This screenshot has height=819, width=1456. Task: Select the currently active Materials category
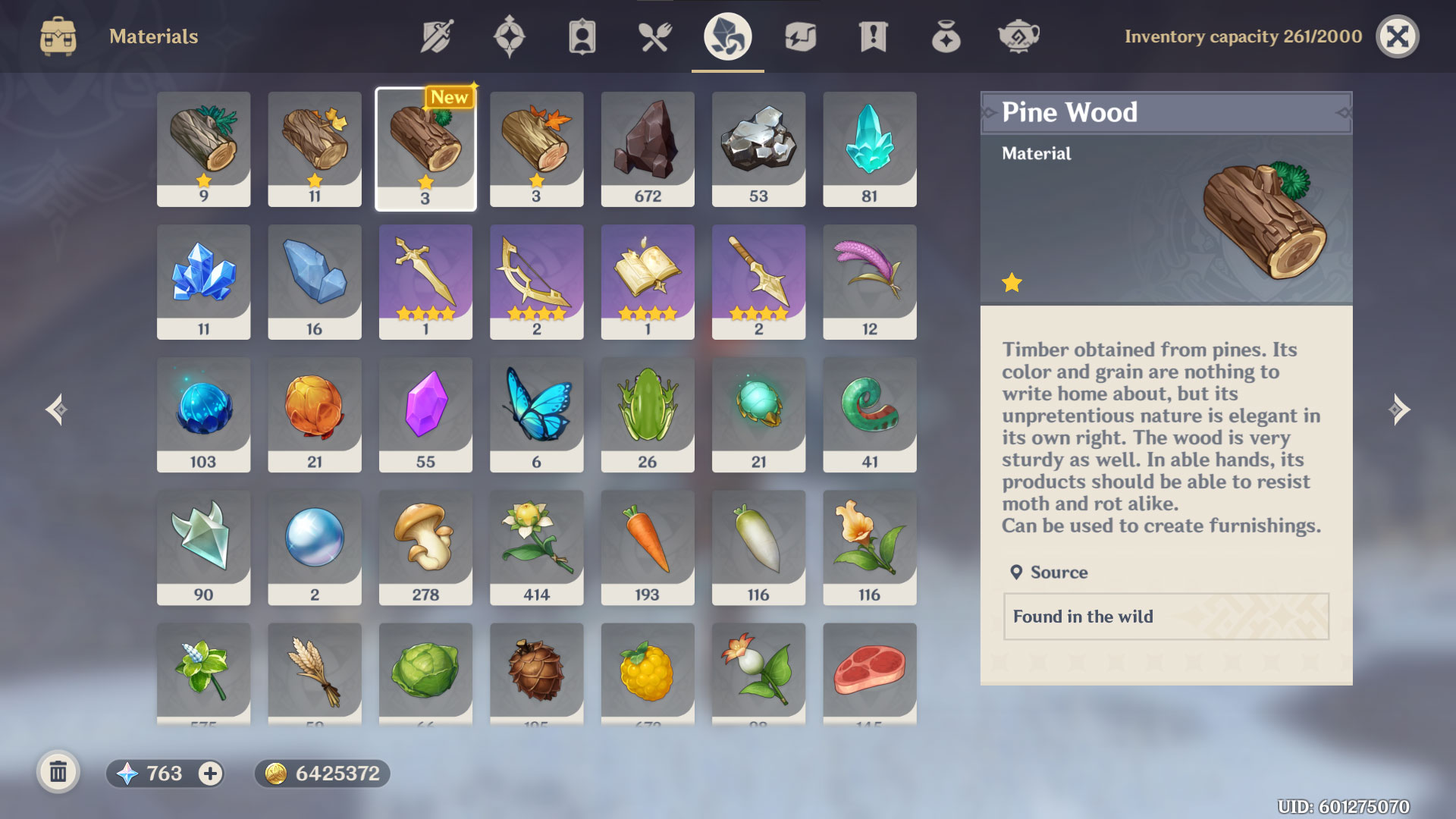(727, 36)
